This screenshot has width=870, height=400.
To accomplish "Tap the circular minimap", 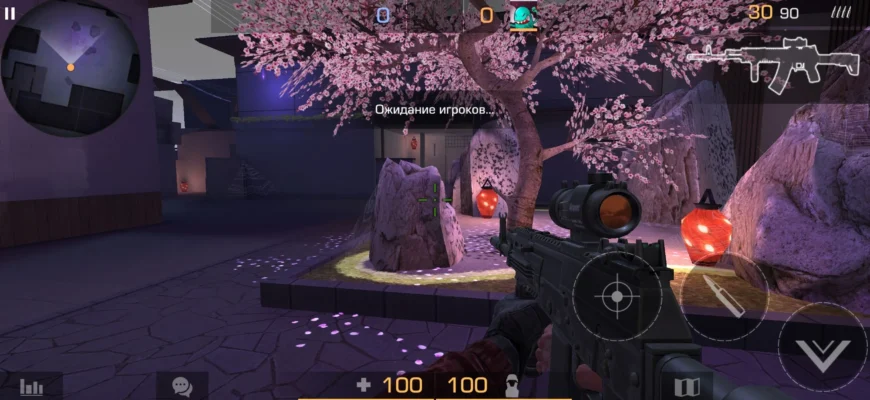I will [x=70, y=67].
